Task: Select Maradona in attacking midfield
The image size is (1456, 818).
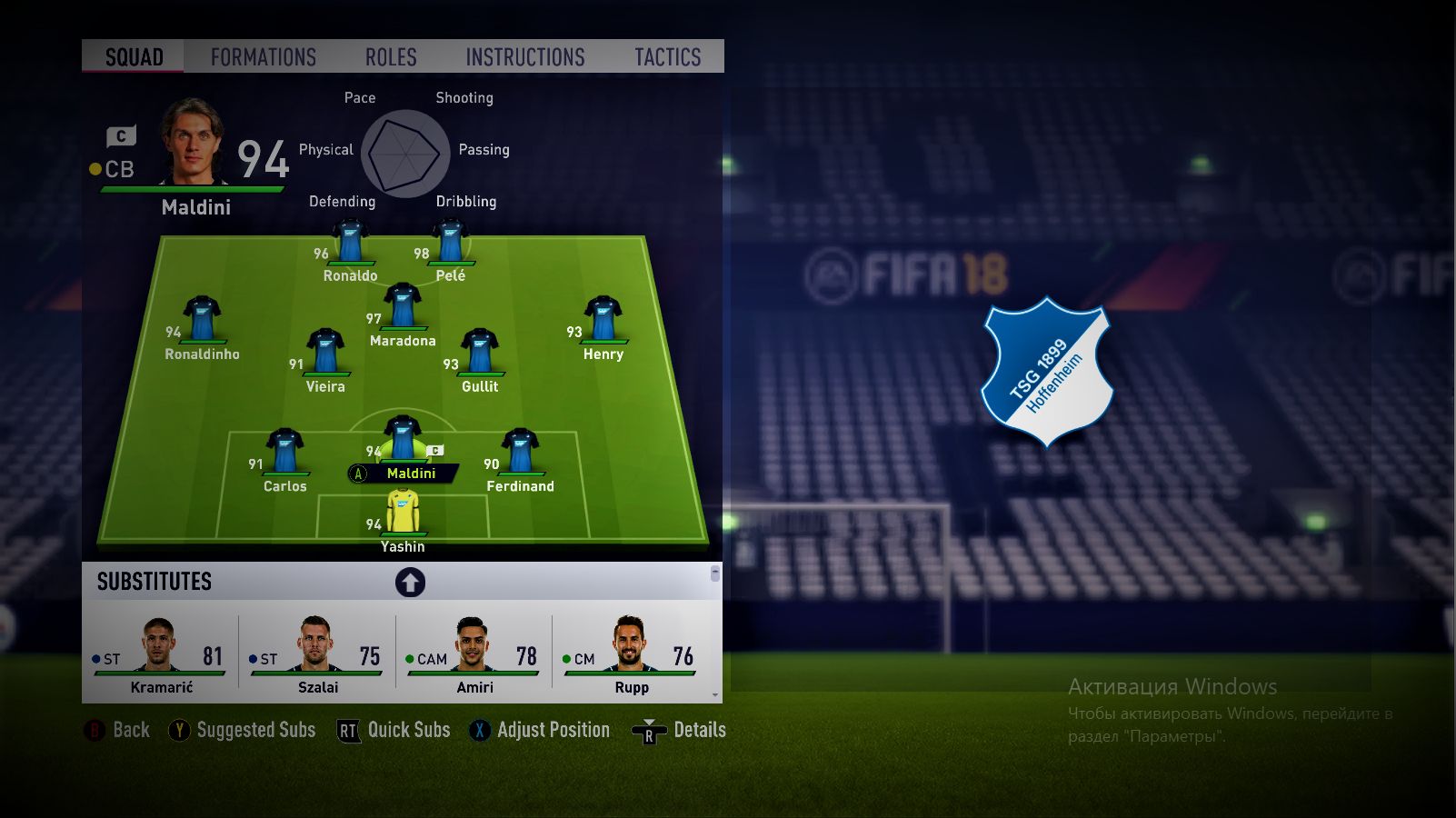Action: 403,309
